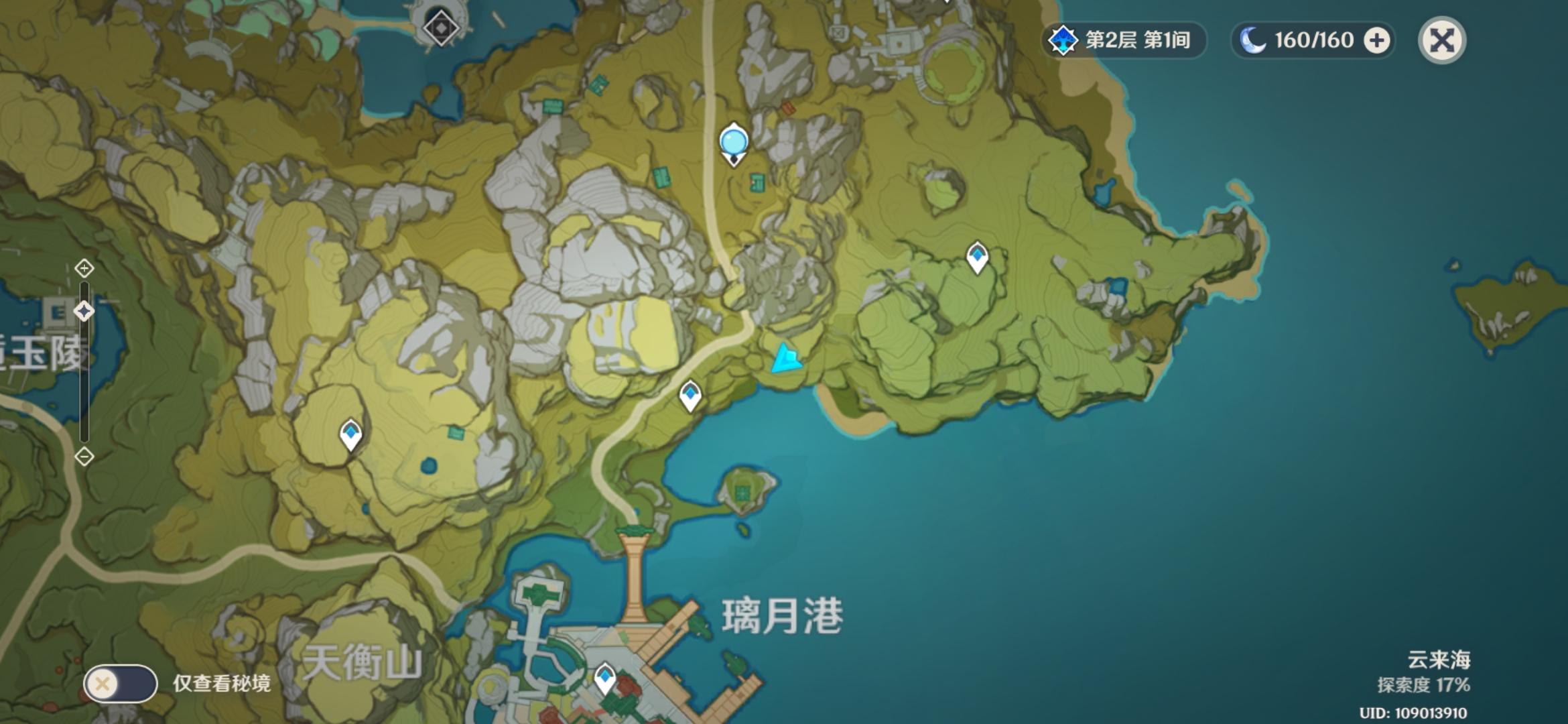Select the blue balloon event marker in the north
Image resolution: width=1568 pixels, height=724 pixels.
(x=734, y=141)
